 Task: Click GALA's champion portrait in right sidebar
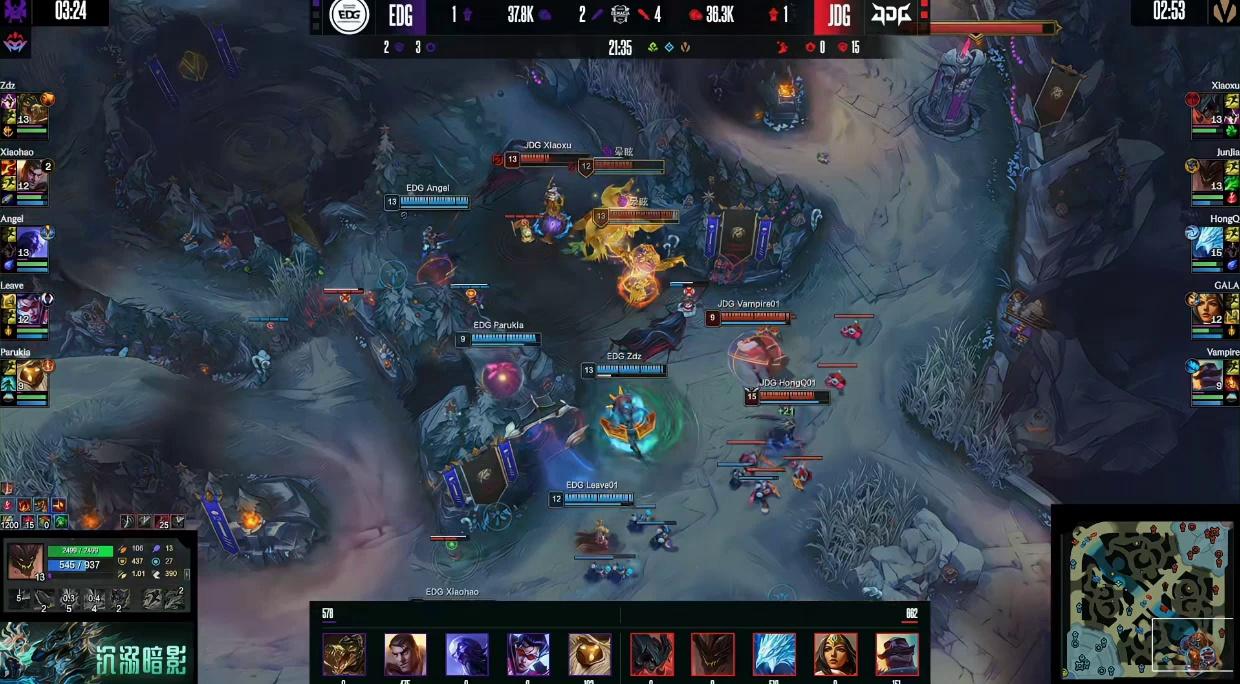tap(1208, 310)
